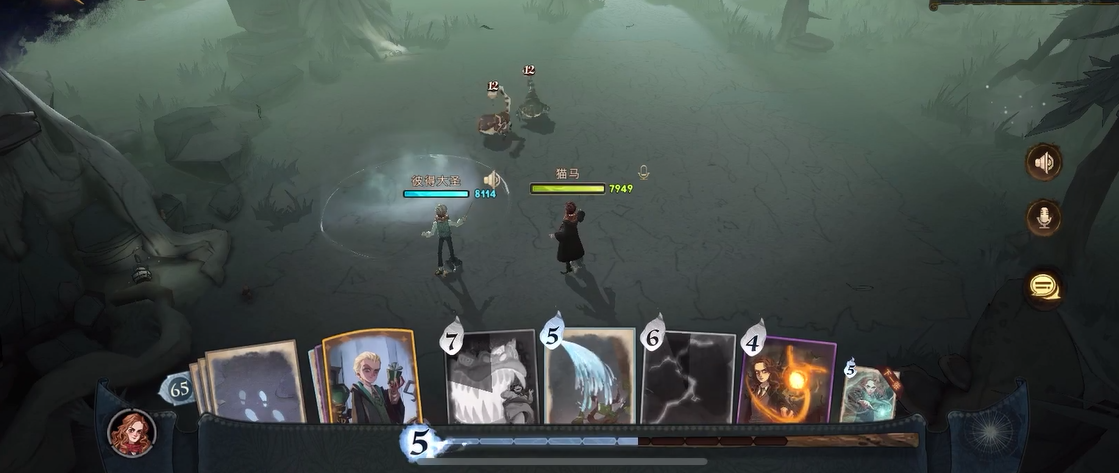The width and height of the screenshot is (1119, 473).
Task: Select the footprints movement card
Action: [255, 383]
